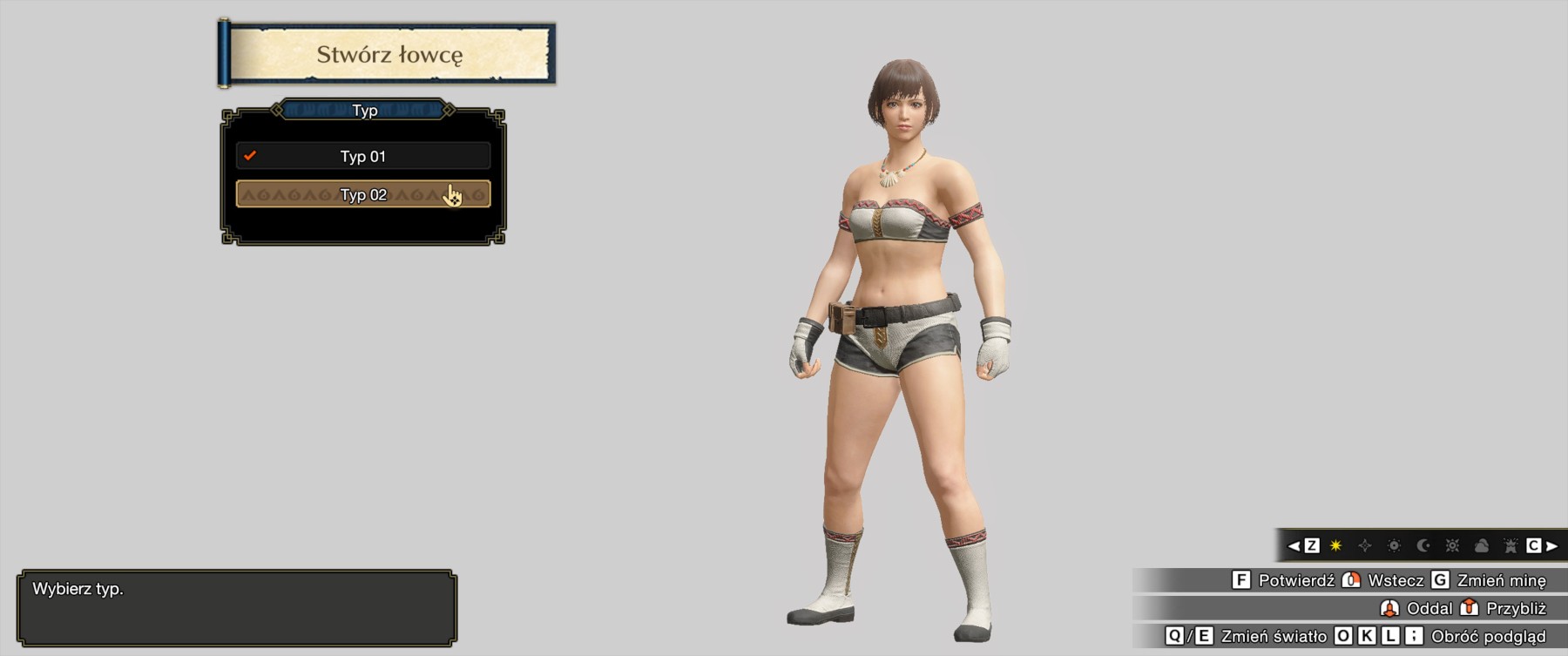Select the Typ 01 option
This screenshot has width=1568, height=656.
point(362,156)
